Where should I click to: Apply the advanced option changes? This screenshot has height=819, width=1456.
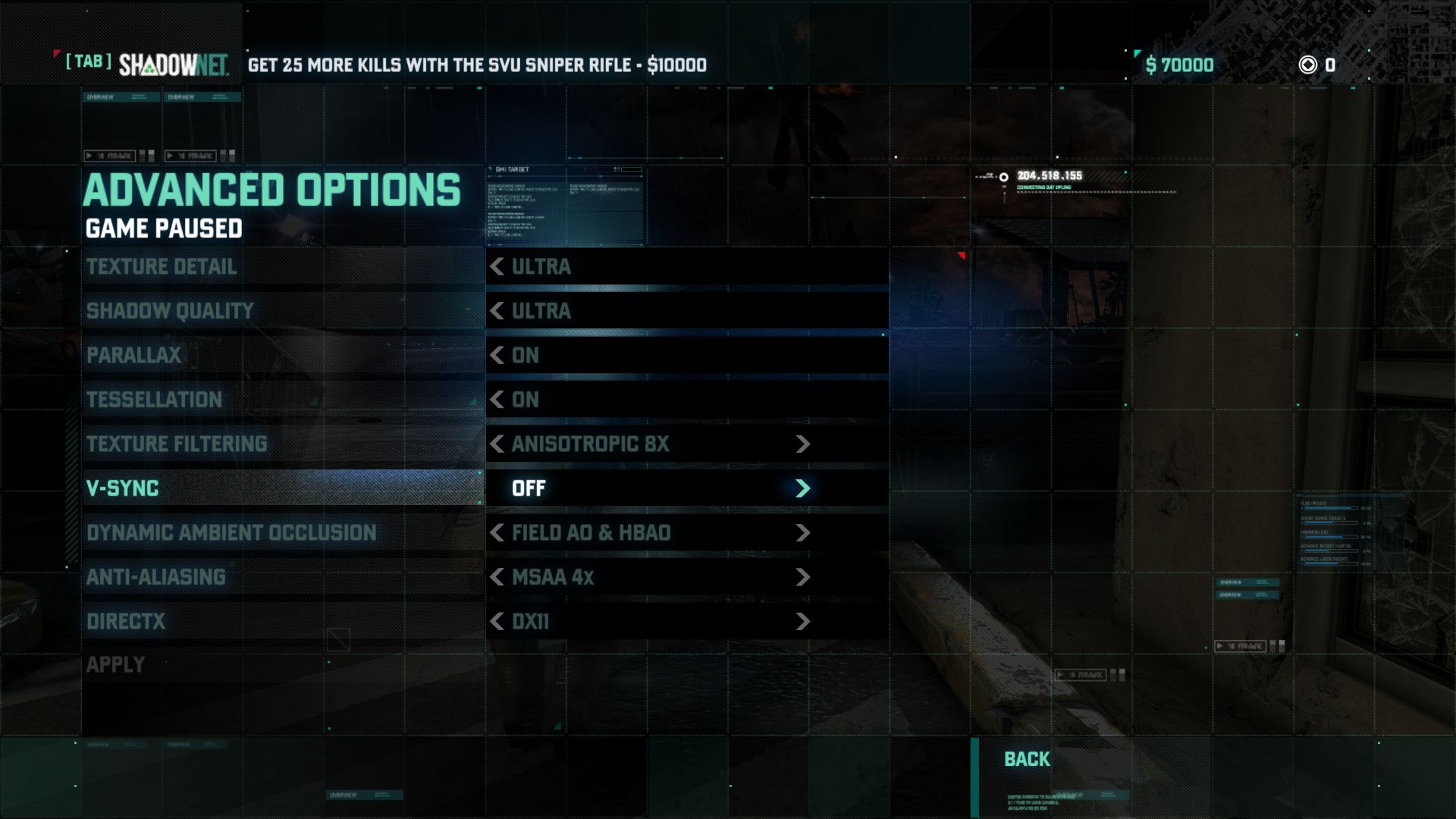point(115,665)
